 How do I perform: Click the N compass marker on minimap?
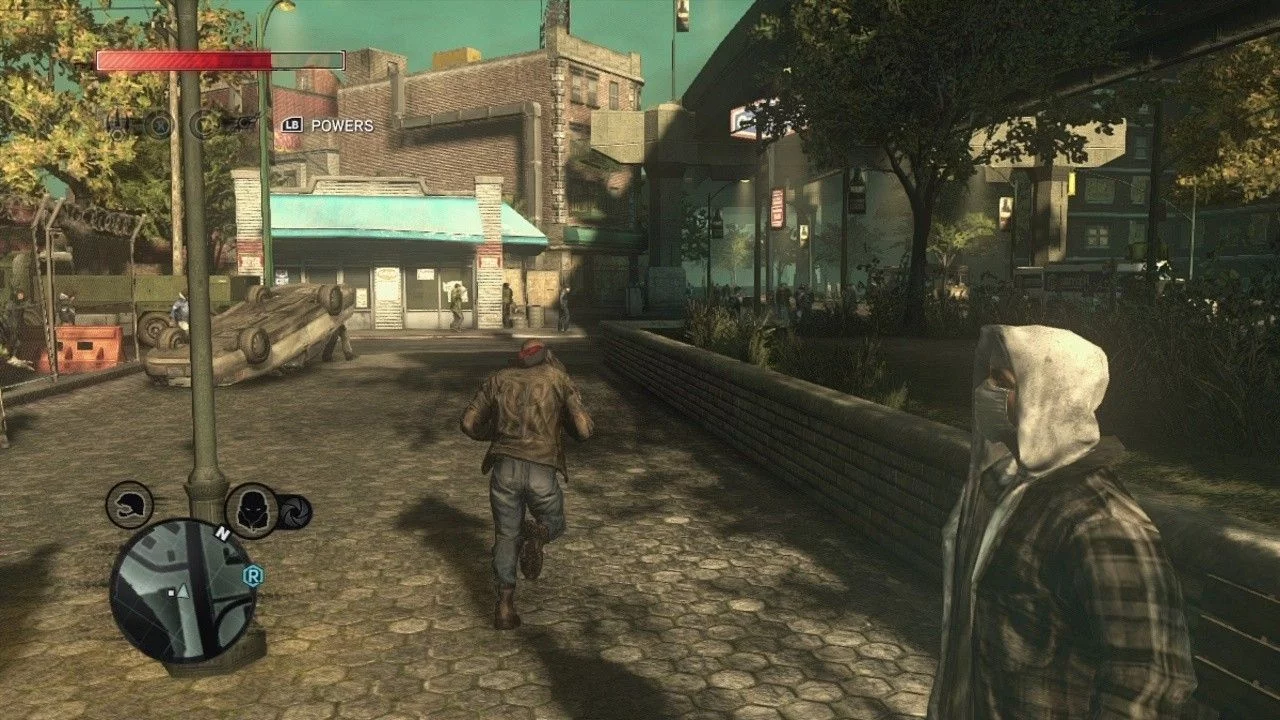223,534
